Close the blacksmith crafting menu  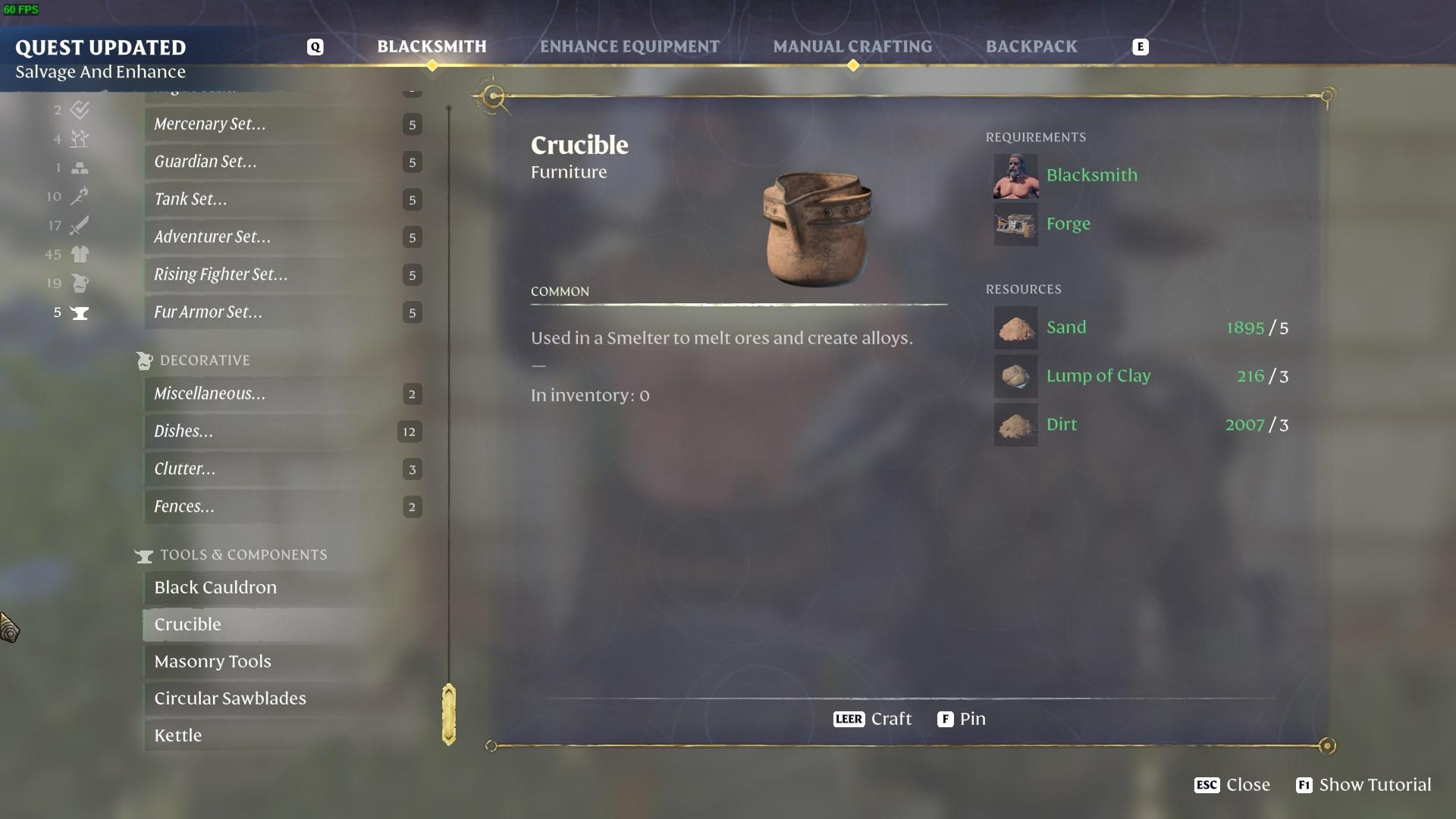pos(1232,785)
